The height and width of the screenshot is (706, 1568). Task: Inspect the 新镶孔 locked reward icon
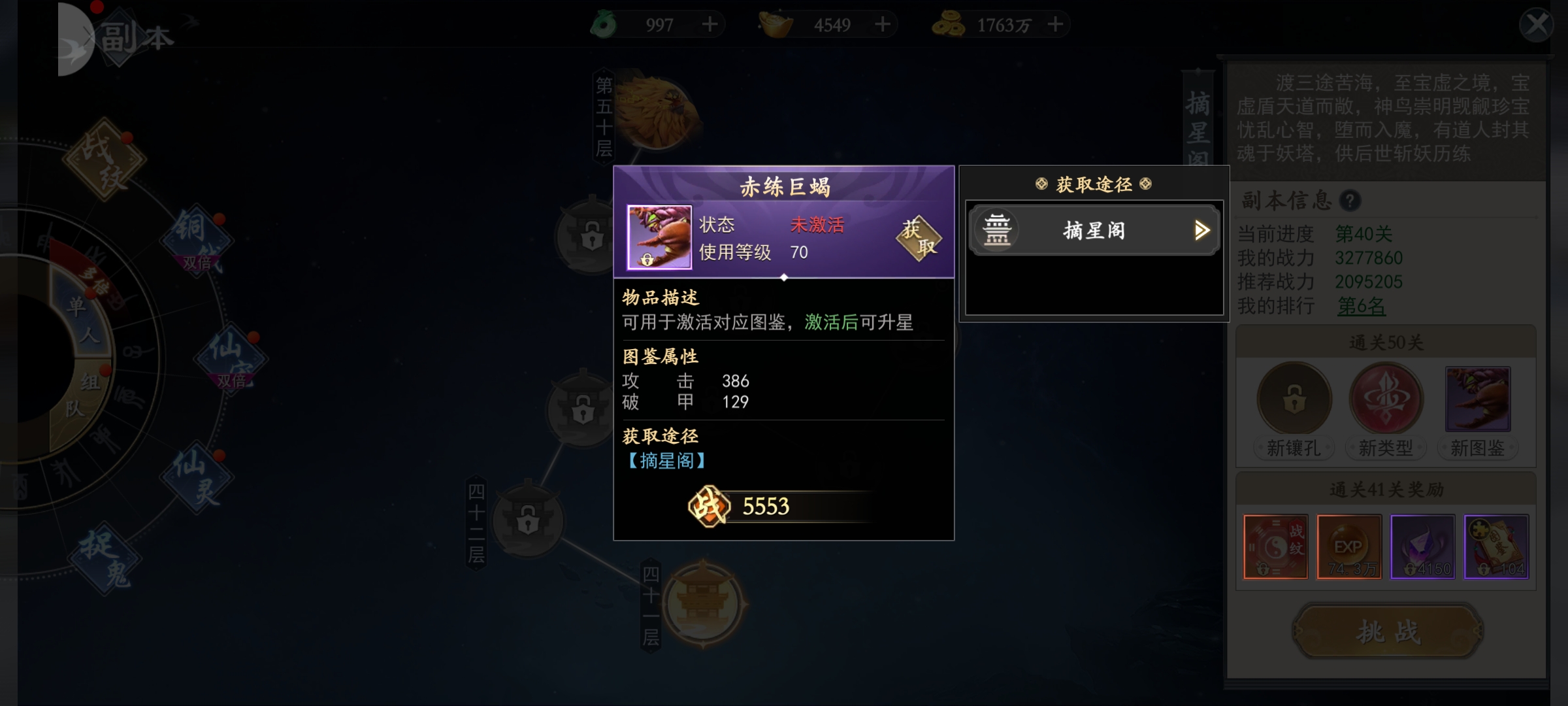click(x=1294, y=399)
